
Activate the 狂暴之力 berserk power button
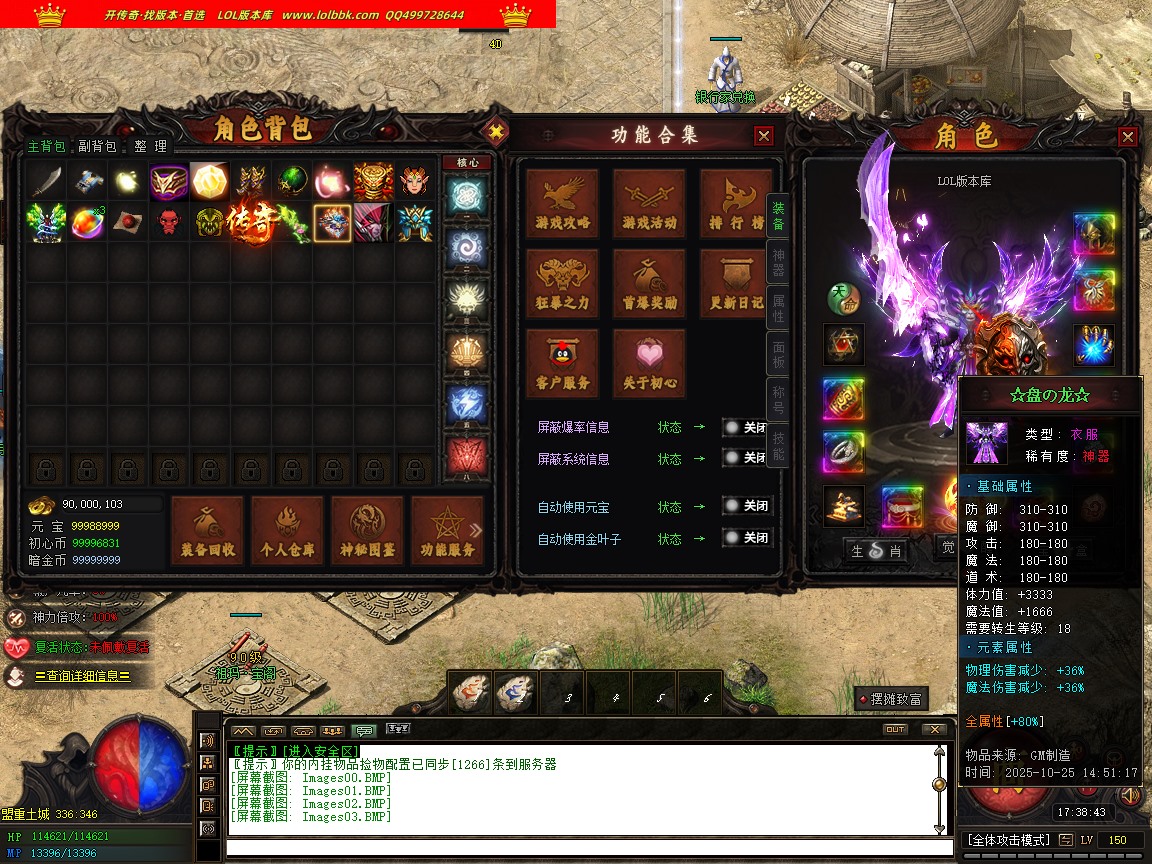pyautogui.click(x=563, y=283)
